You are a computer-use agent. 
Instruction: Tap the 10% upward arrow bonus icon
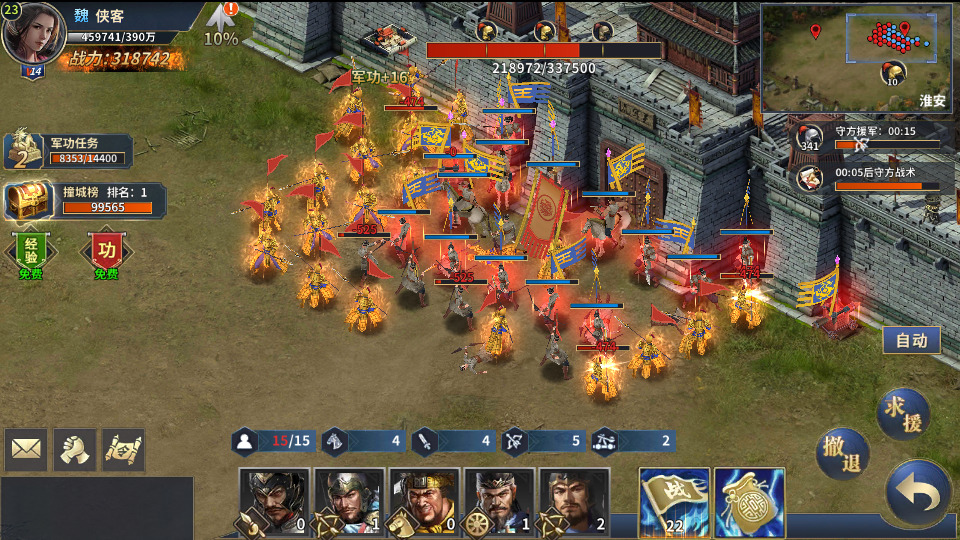click(x=221, y=24)
